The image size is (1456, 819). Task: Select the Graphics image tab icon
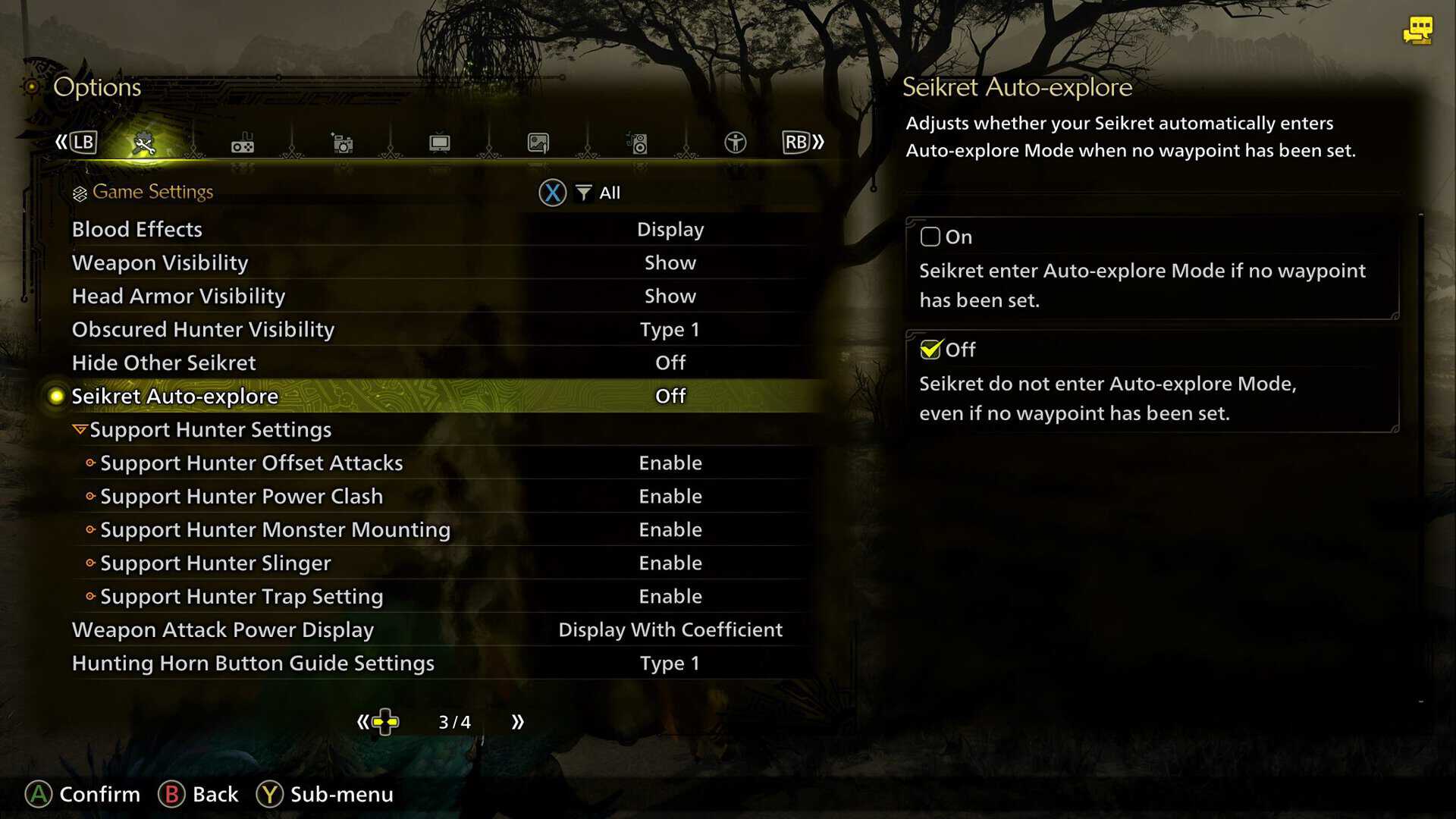click(538, 143)
